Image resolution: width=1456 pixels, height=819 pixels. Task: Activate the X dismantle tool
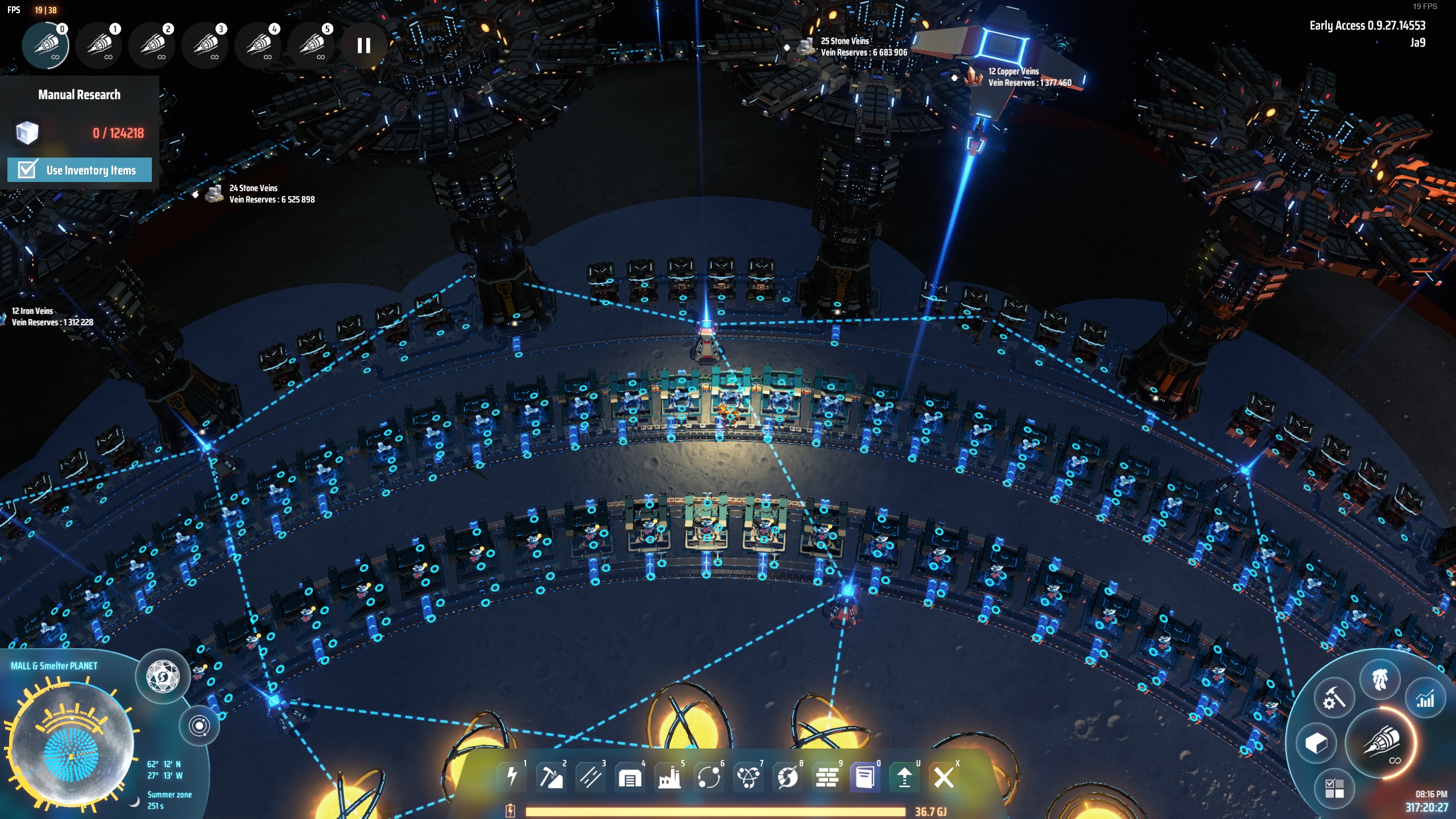pos(944,777)
